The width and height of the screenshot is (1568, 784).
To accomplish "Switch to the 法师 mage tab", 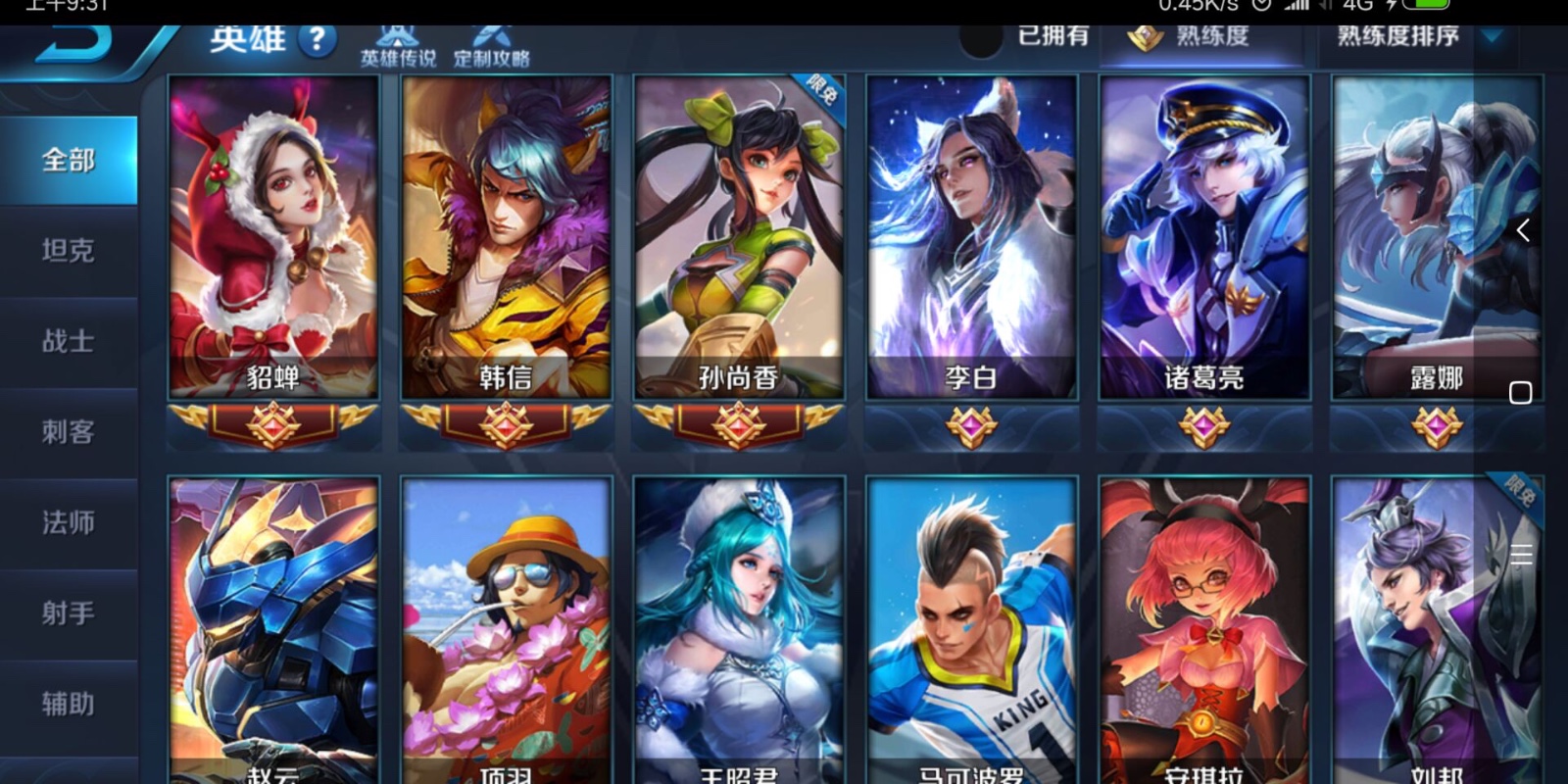I will tap(69, 522).
